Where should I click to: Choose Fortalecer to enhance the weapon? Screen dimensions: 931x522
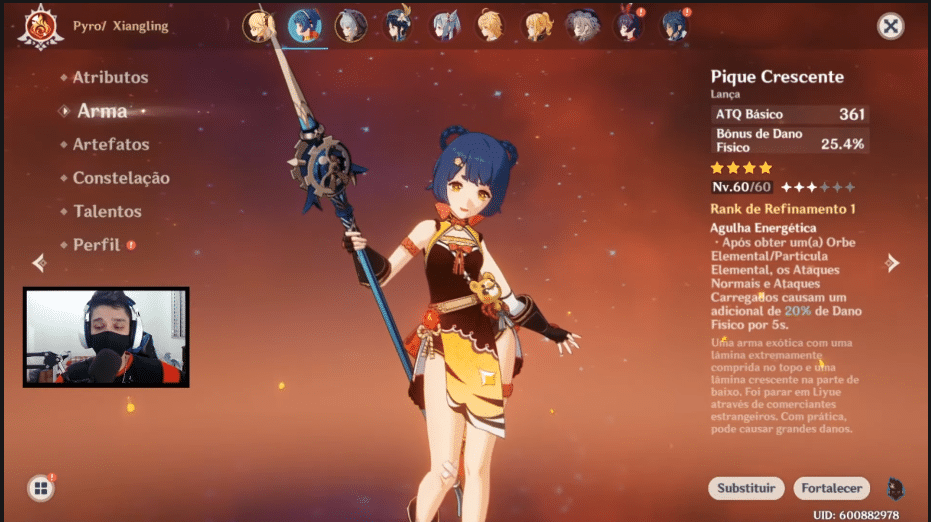pyautogui.click(x=832, y=488)
